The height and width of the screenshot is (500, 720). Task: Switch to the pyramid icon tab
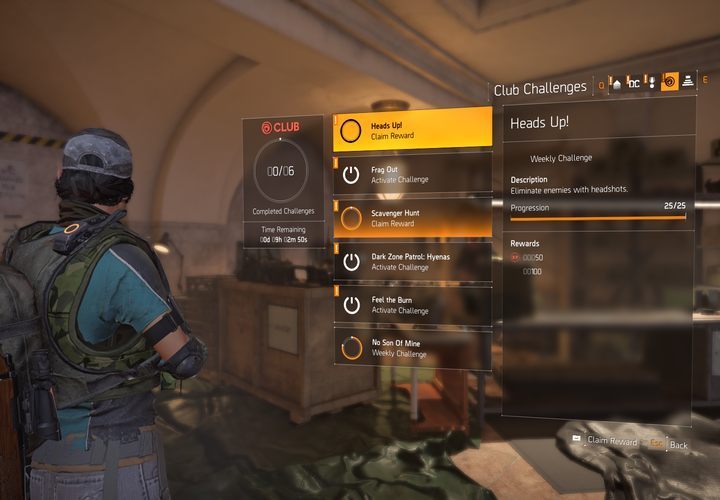[688, 83]
